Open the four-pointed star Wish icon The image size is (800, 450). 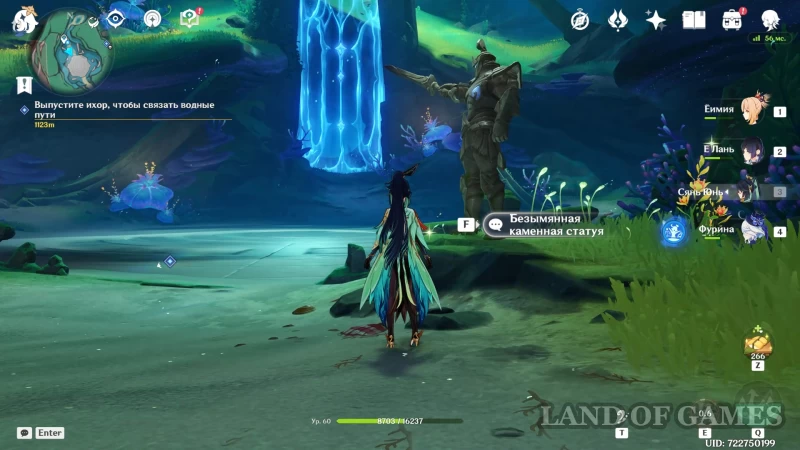tap(656, 20)
